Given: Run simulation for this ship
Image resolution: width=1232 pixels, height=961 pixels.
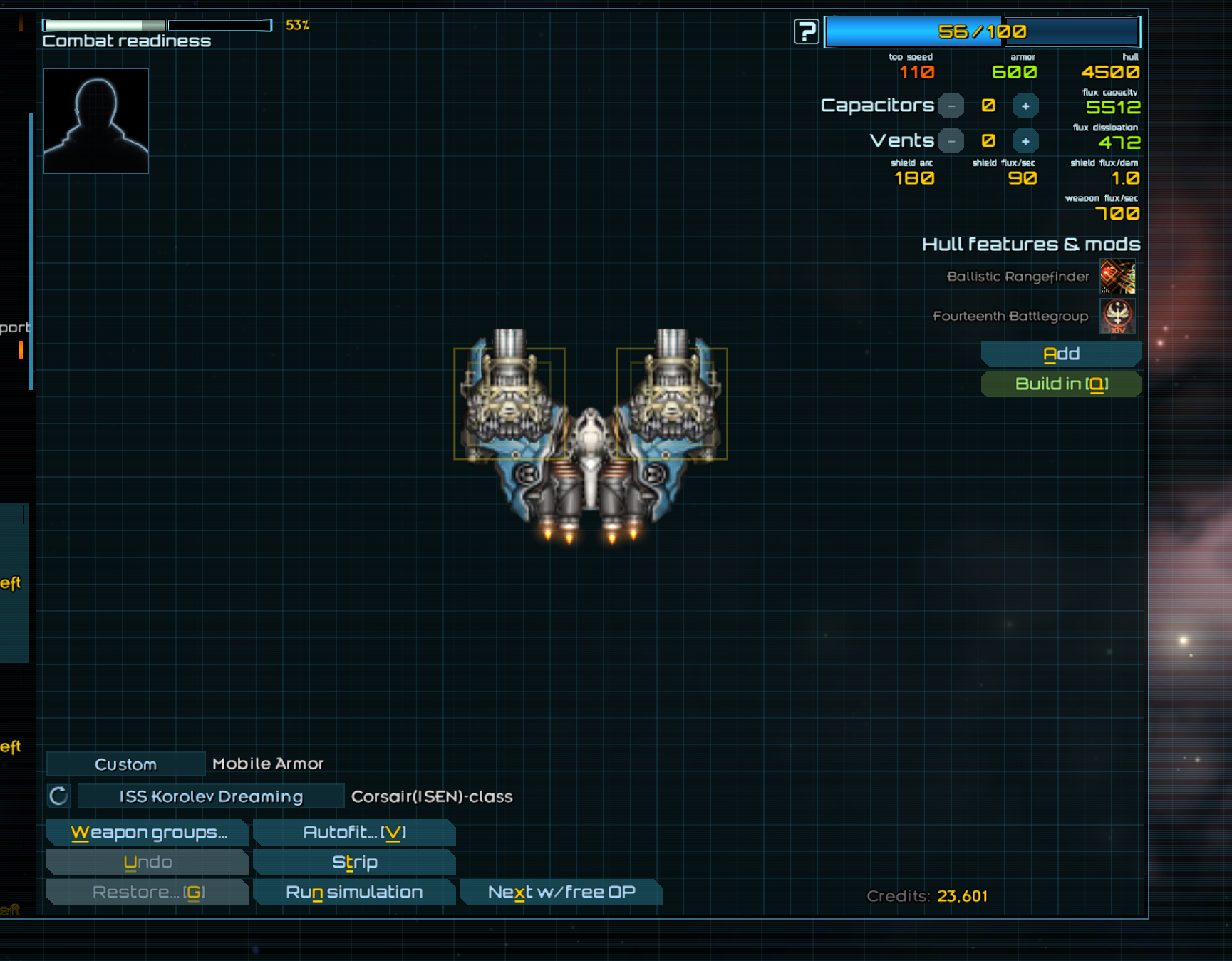Looking at the screenshot, I should 354,892.
